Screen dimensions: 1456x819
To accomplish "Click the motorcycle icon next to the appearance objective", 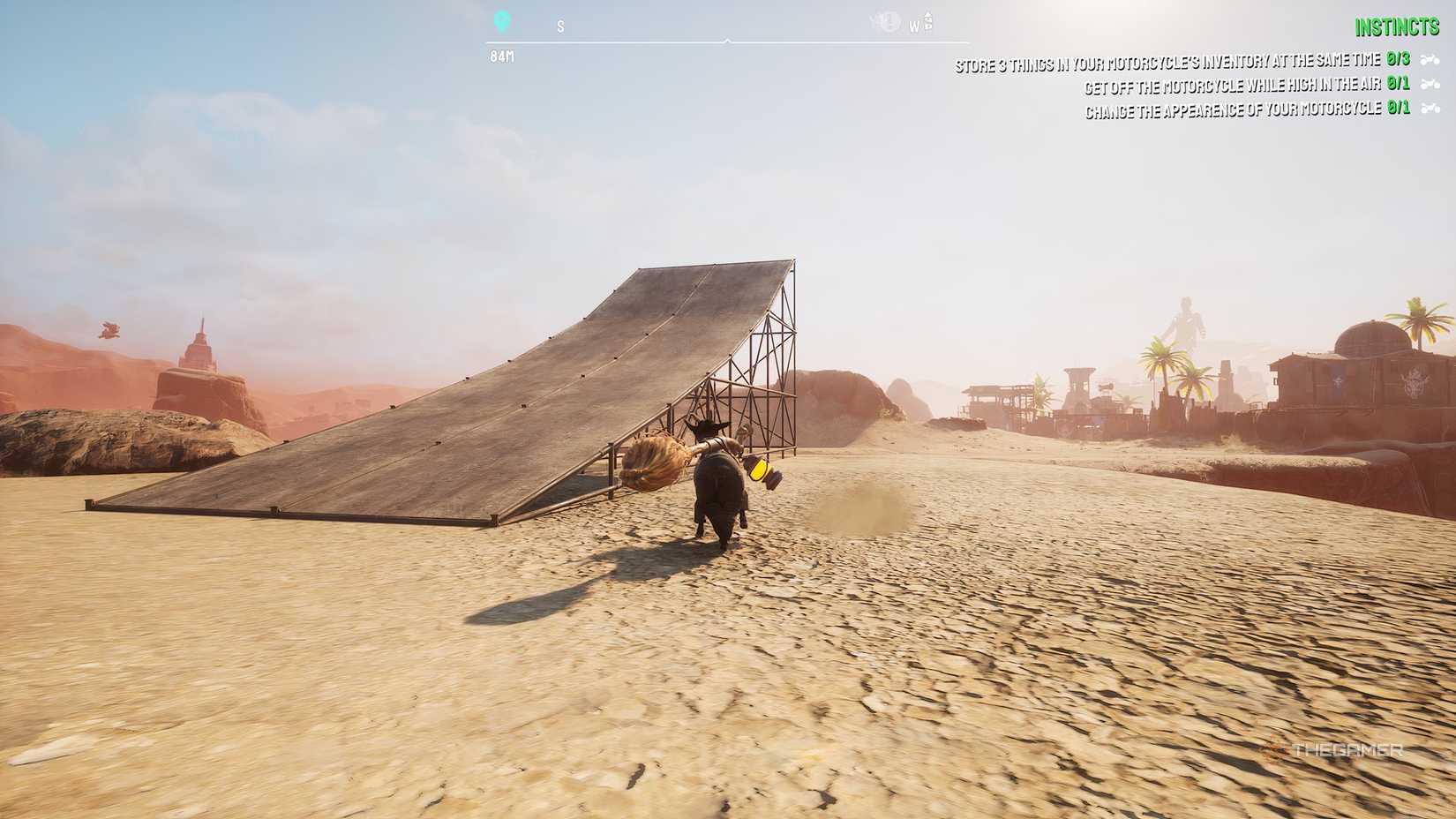I will 1431,109.
